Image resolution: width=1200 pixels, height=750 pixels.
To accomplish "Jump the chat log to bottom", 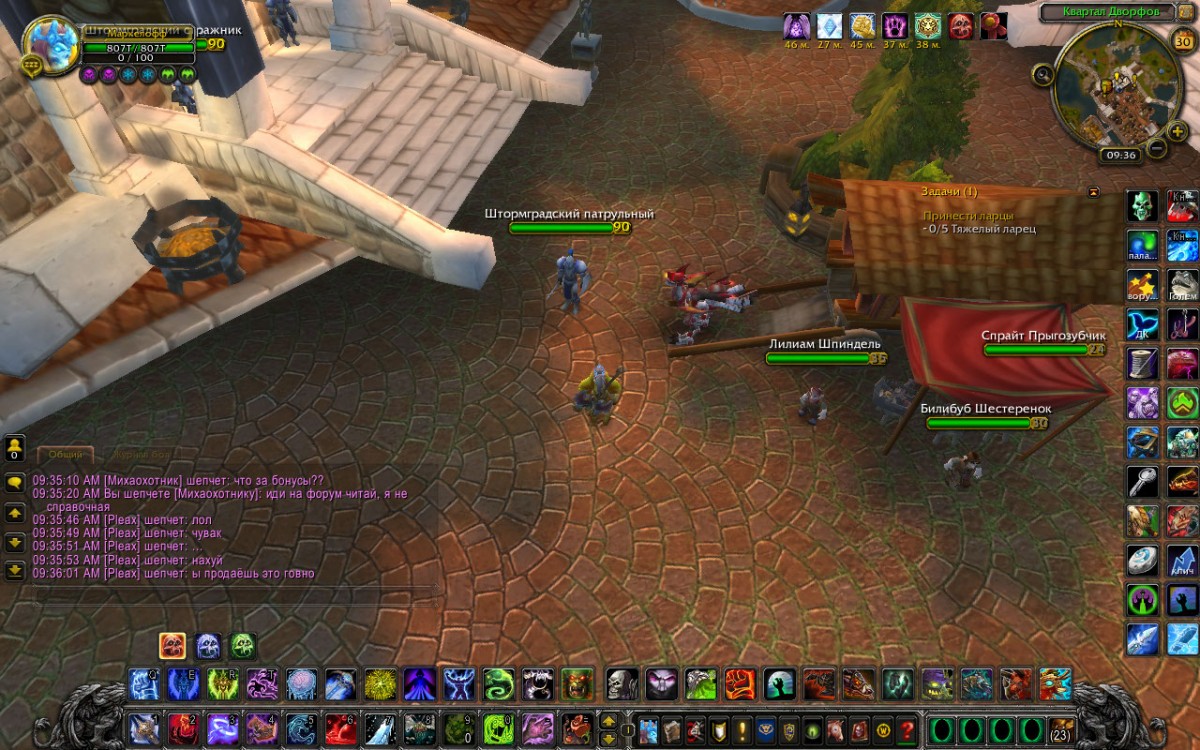I will tap(15, 570).
